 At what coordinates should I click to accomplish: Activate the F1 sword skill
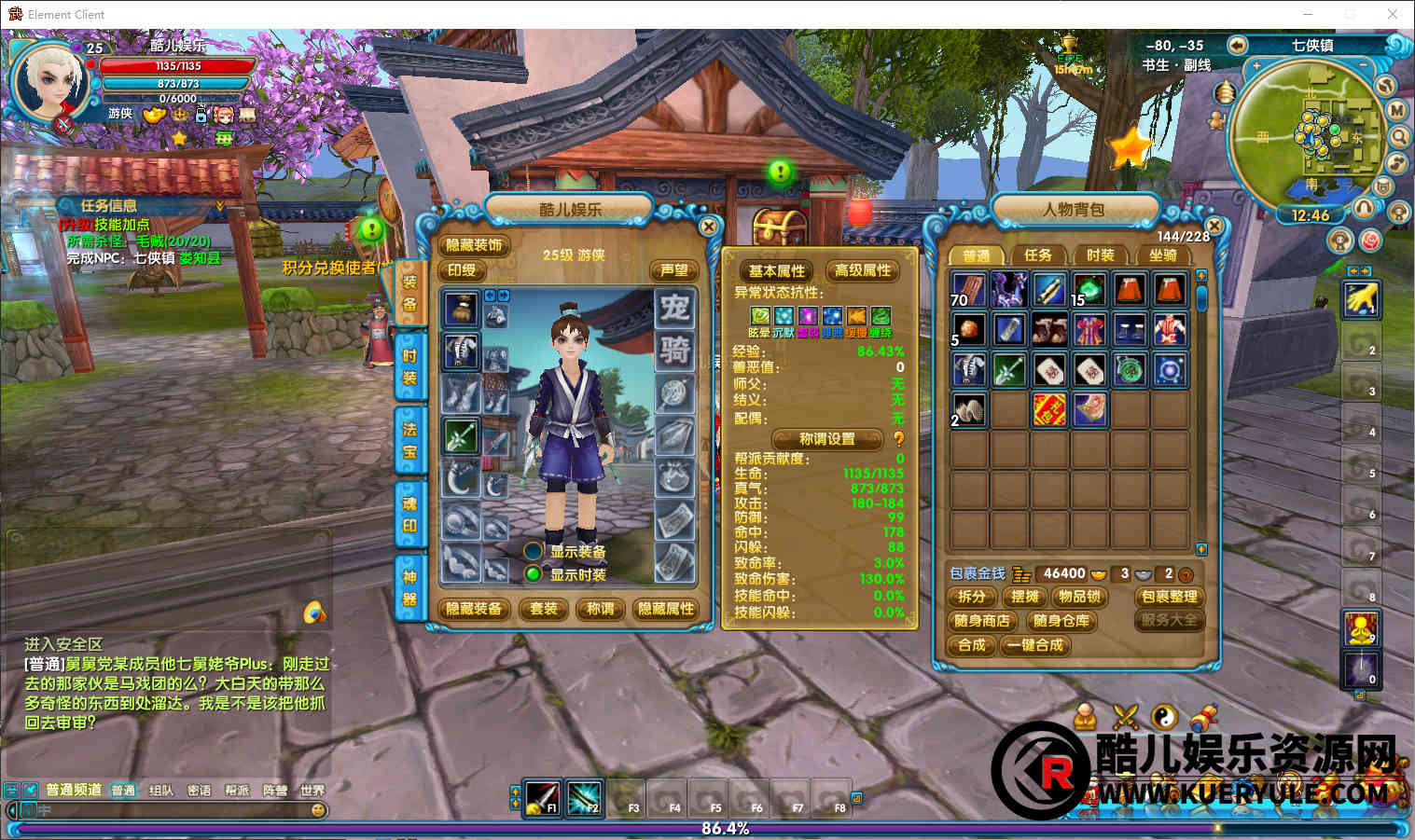(543, 797)
